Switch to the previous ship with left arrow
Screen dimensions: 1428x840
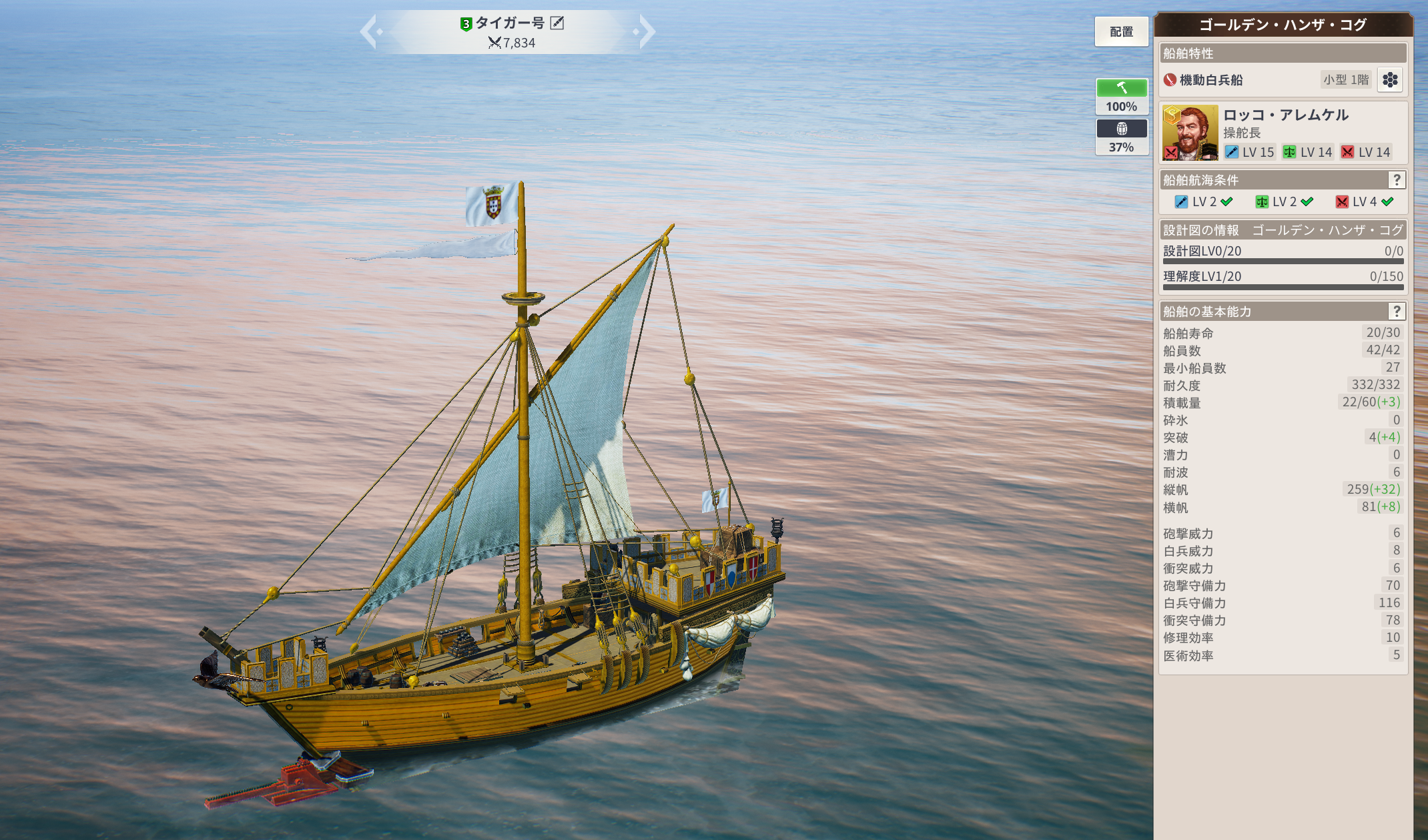370,32
